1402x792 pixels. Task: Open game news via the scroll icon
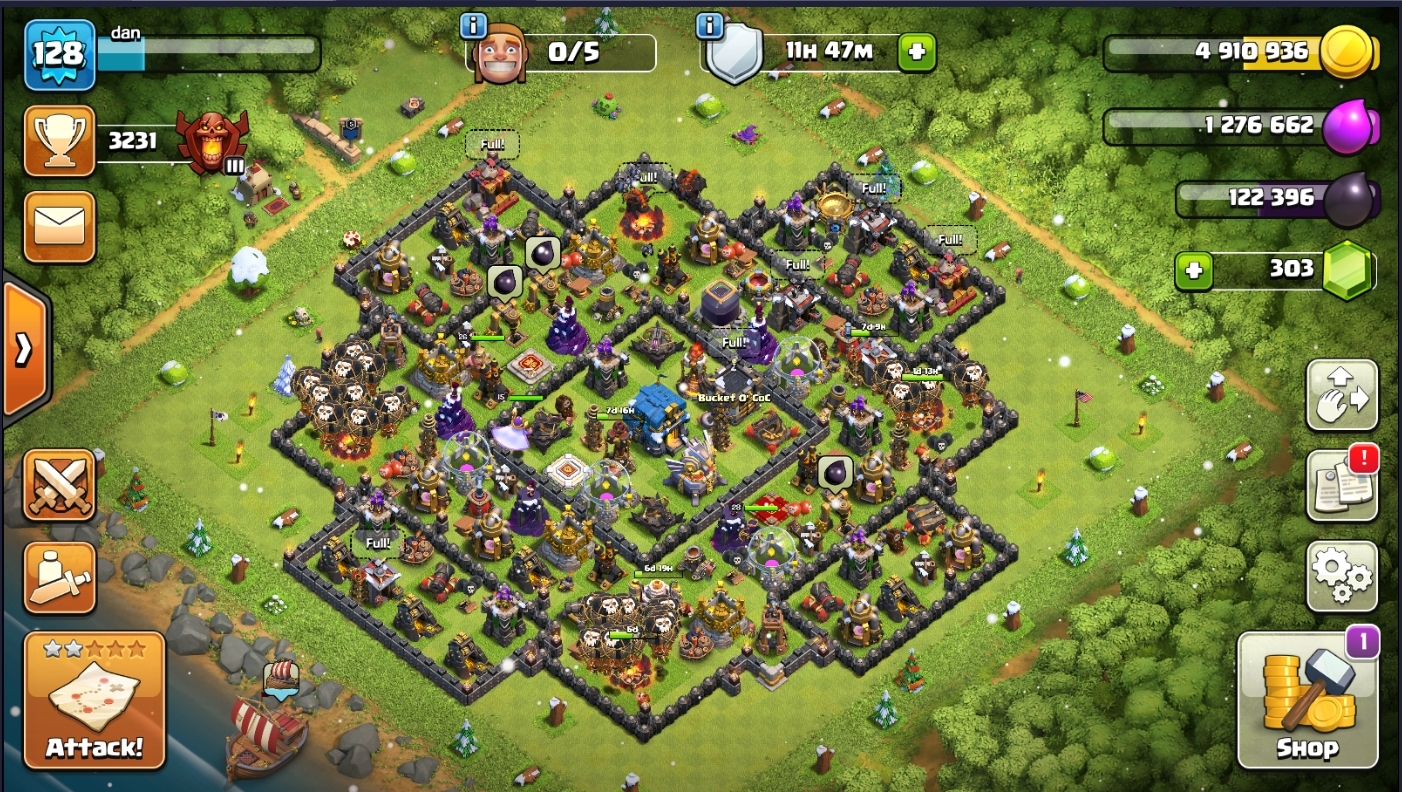click(1342, 482)
